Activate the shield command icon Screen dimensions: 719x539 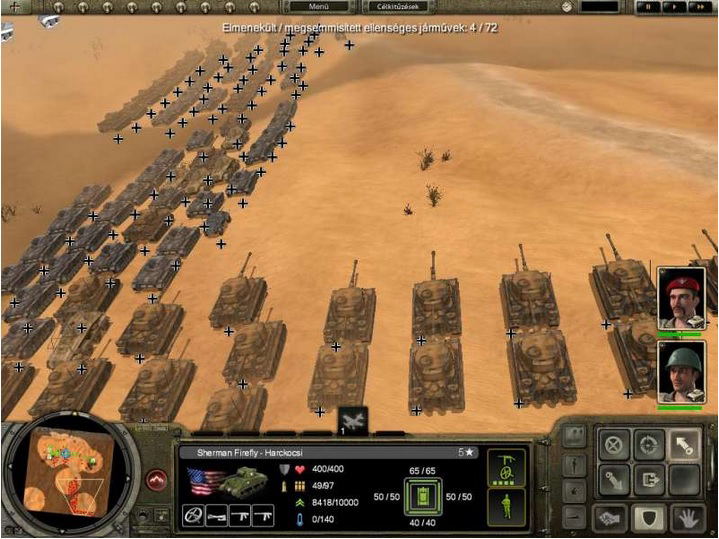(x=650, y=516)
